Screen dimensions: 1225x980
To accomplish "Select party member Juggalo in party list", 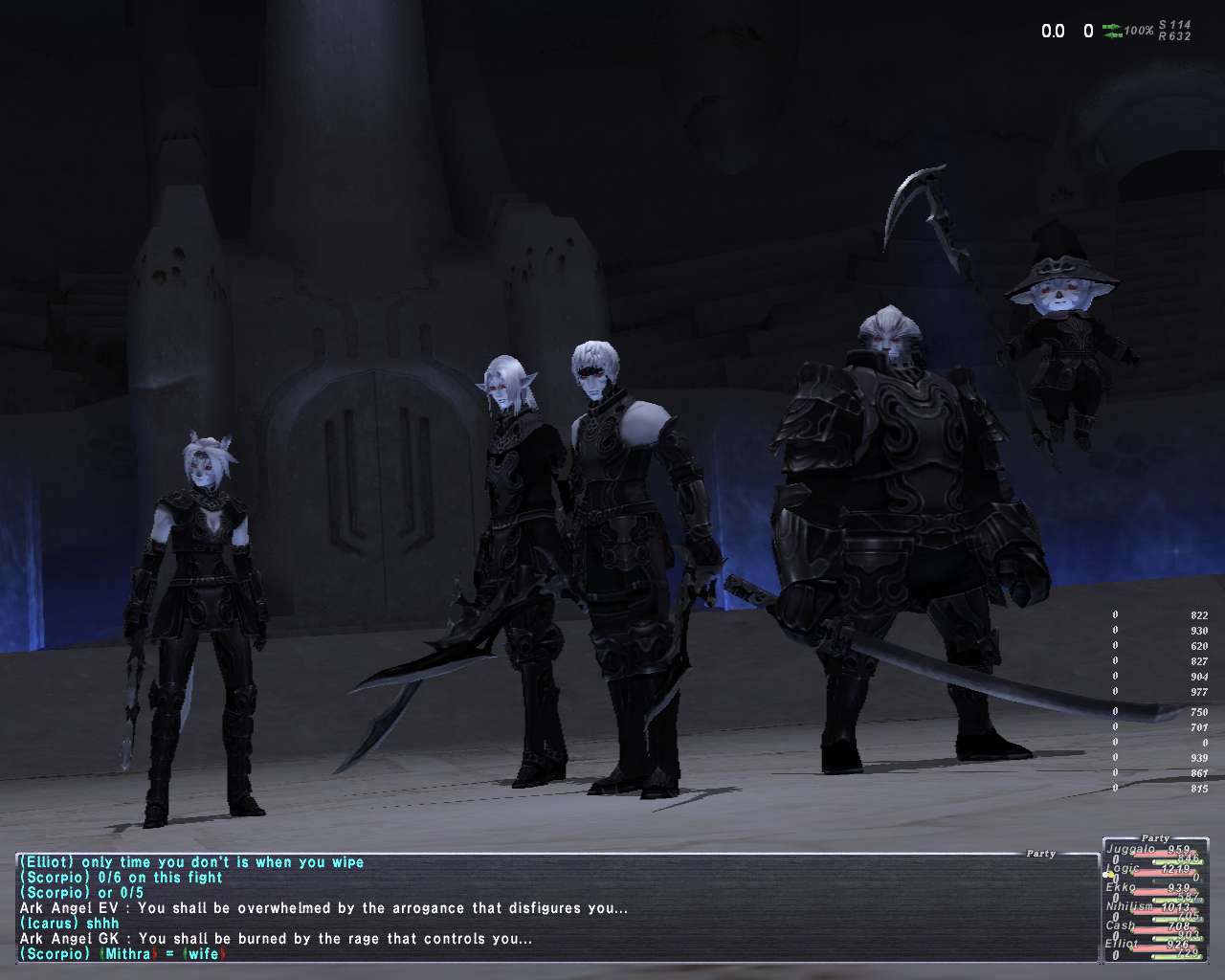I will click(1131, 849).
